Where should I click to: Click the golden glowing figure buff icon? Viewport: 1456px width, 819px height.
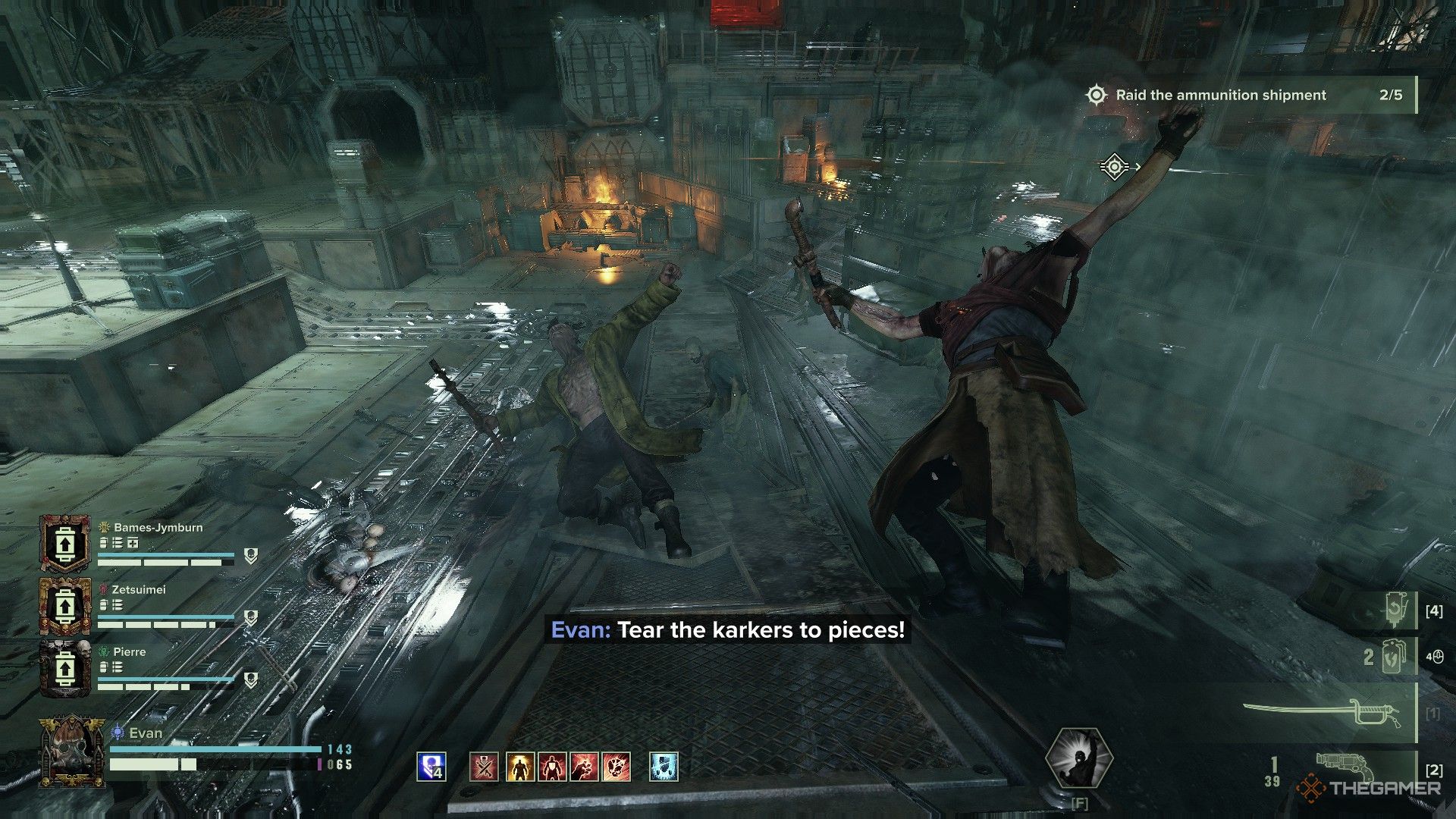(519, 767)
